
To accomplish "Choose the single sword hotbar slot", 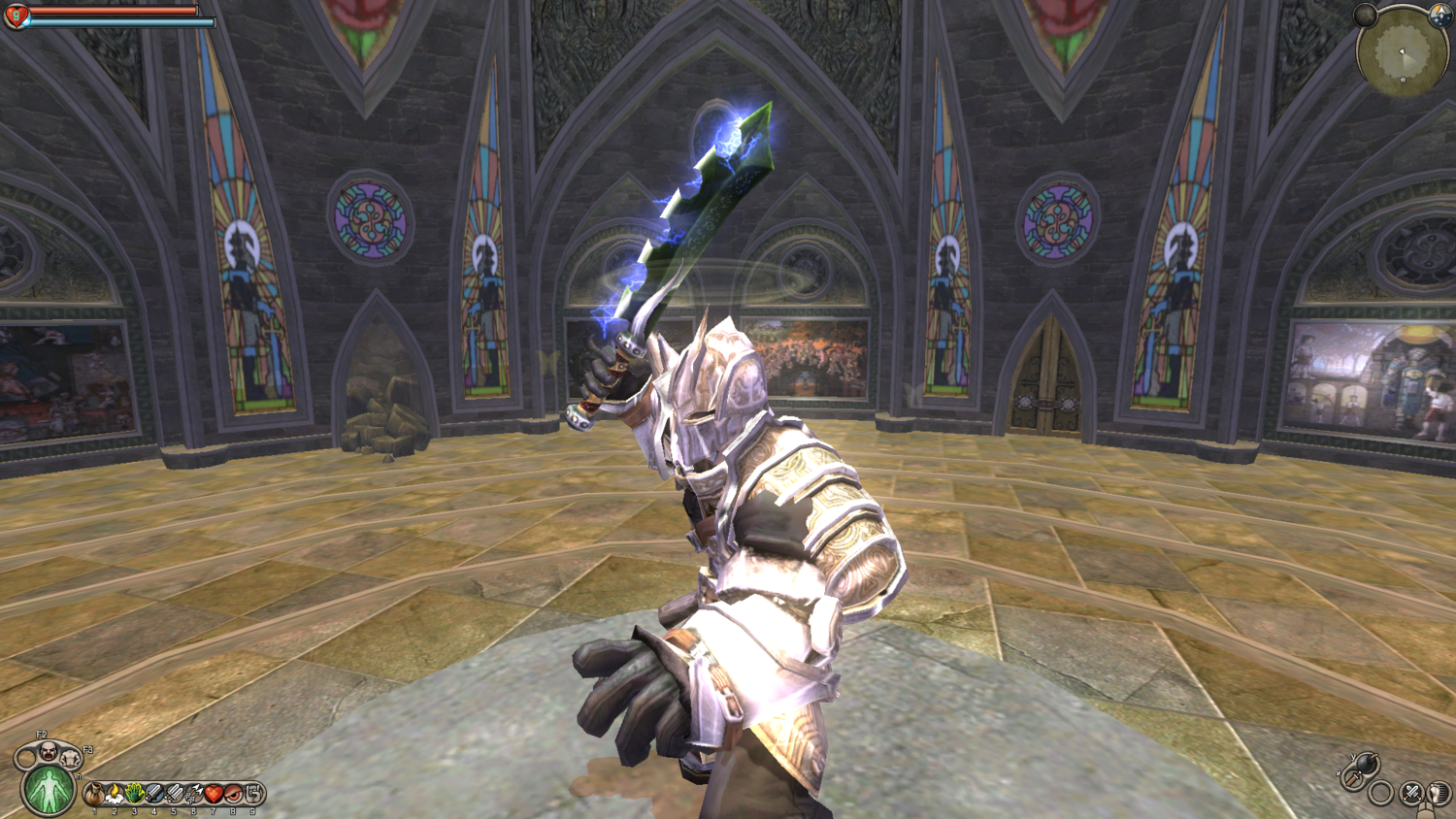I will (154, 795).
